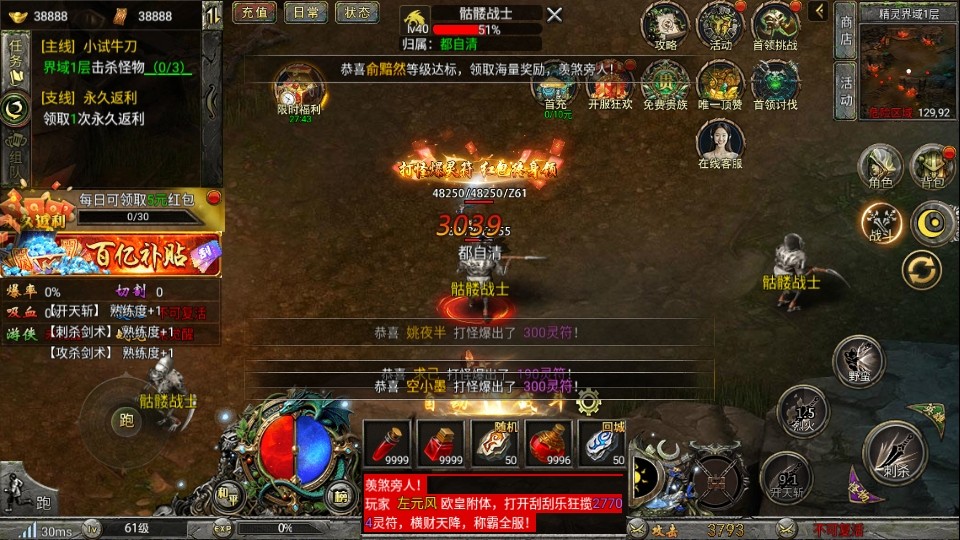Open the 状态 status panel

point(357,13)
